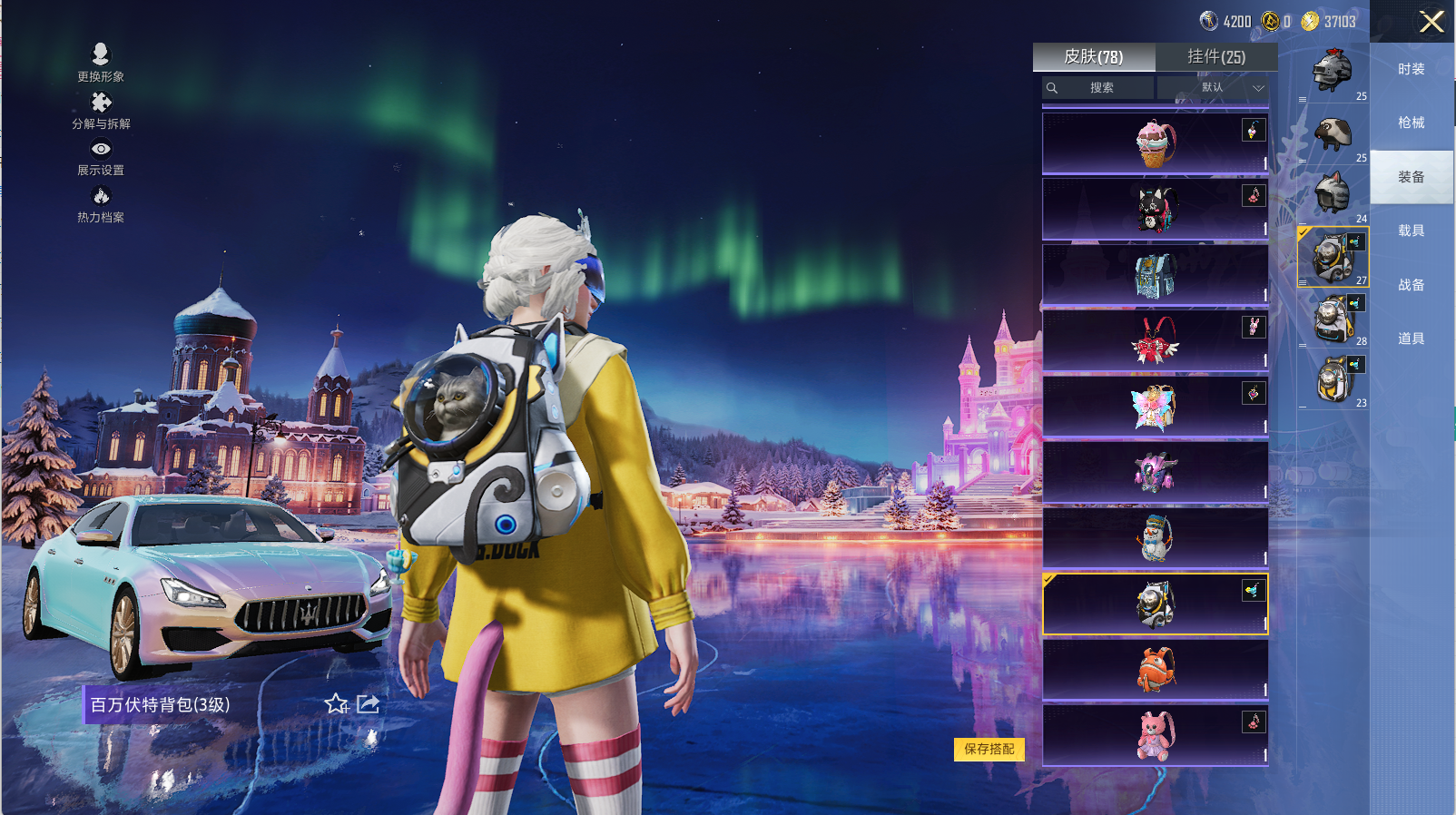This screenshot has height=815, width=1456.
Task: Select the 装备 category
Action: [1411, 177]
